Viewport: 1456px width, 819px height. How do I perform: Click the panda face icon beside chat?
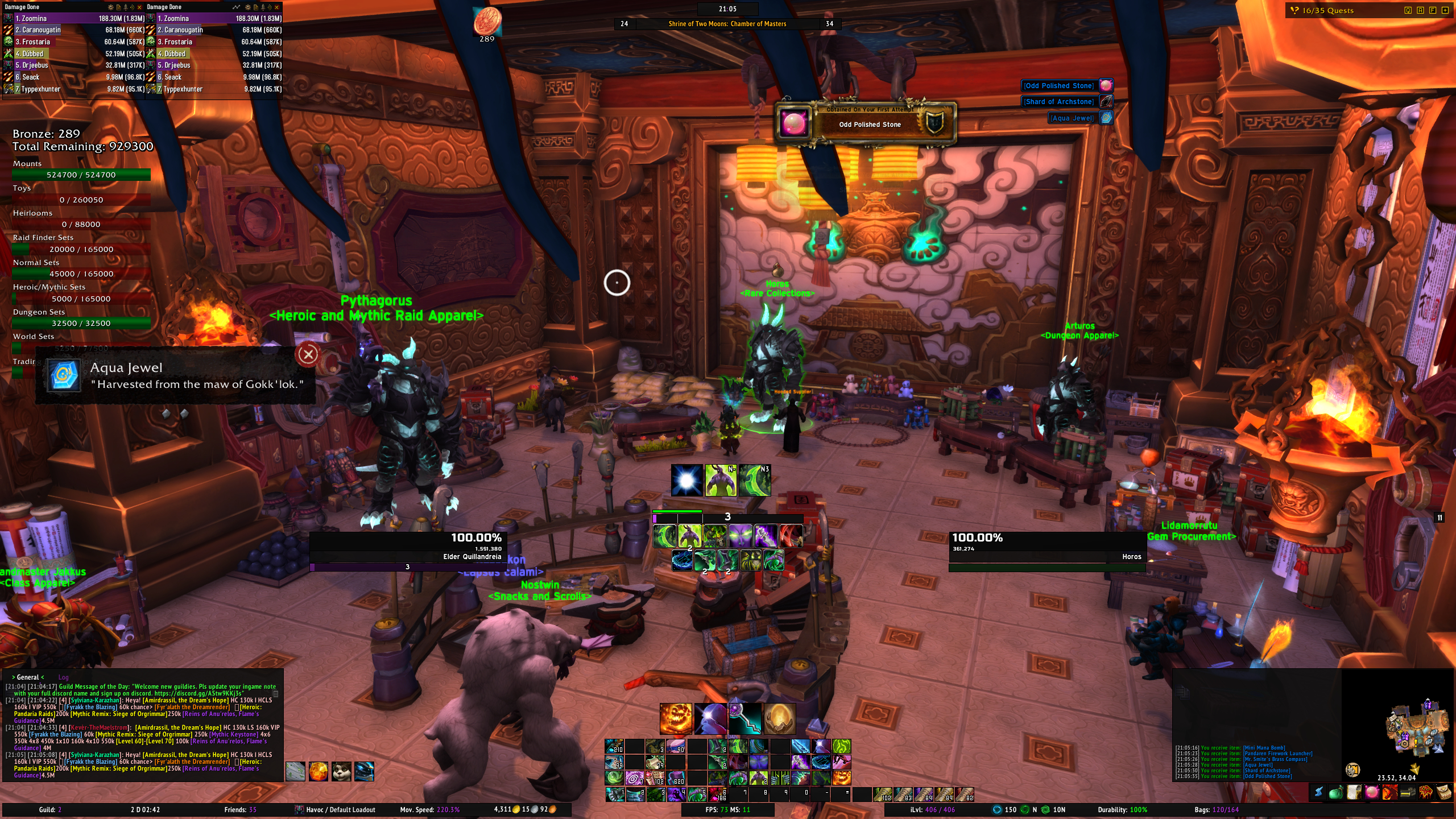(341, 771)
